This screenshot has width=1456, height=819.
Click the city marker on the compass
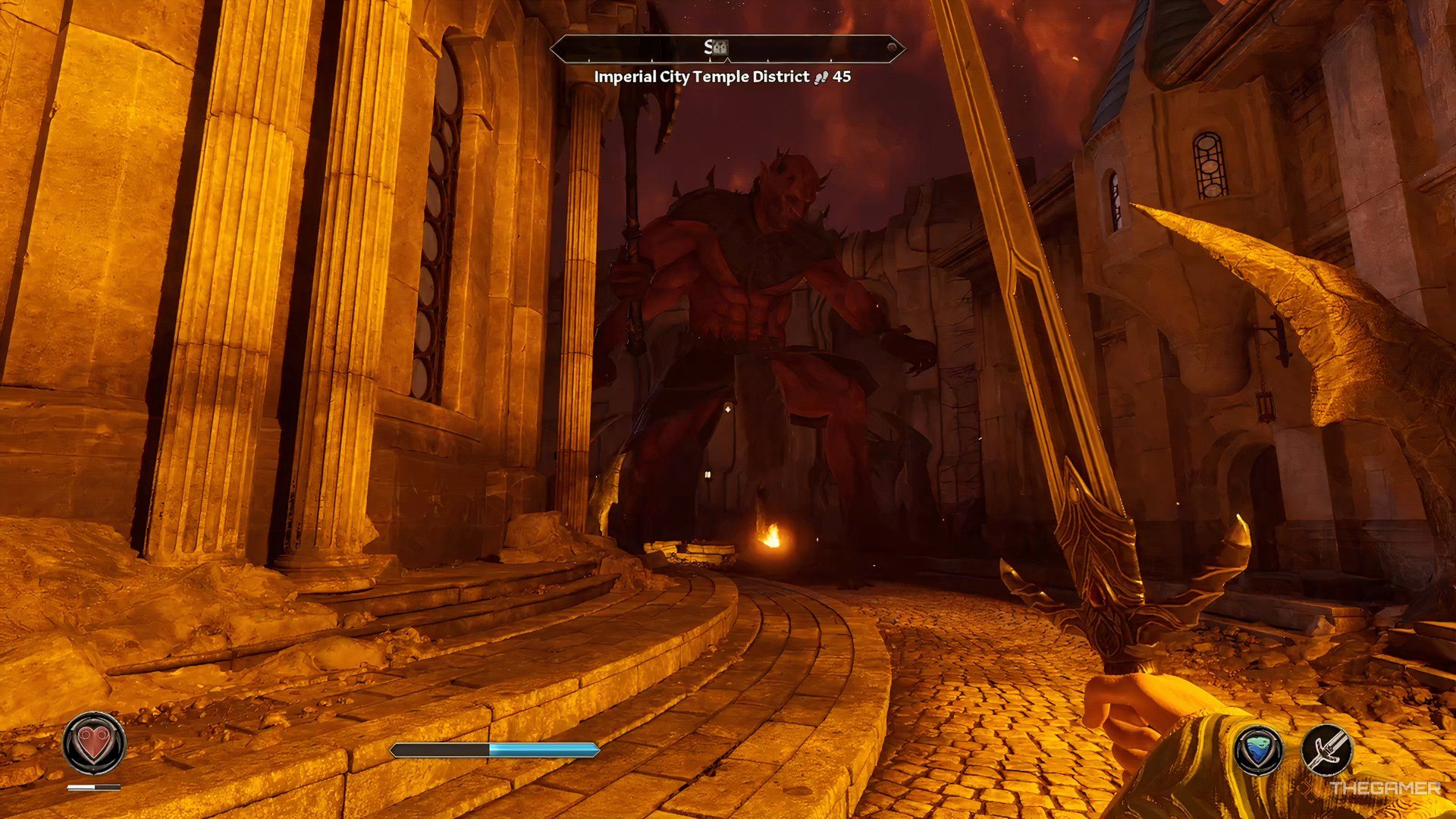[720, 49]
